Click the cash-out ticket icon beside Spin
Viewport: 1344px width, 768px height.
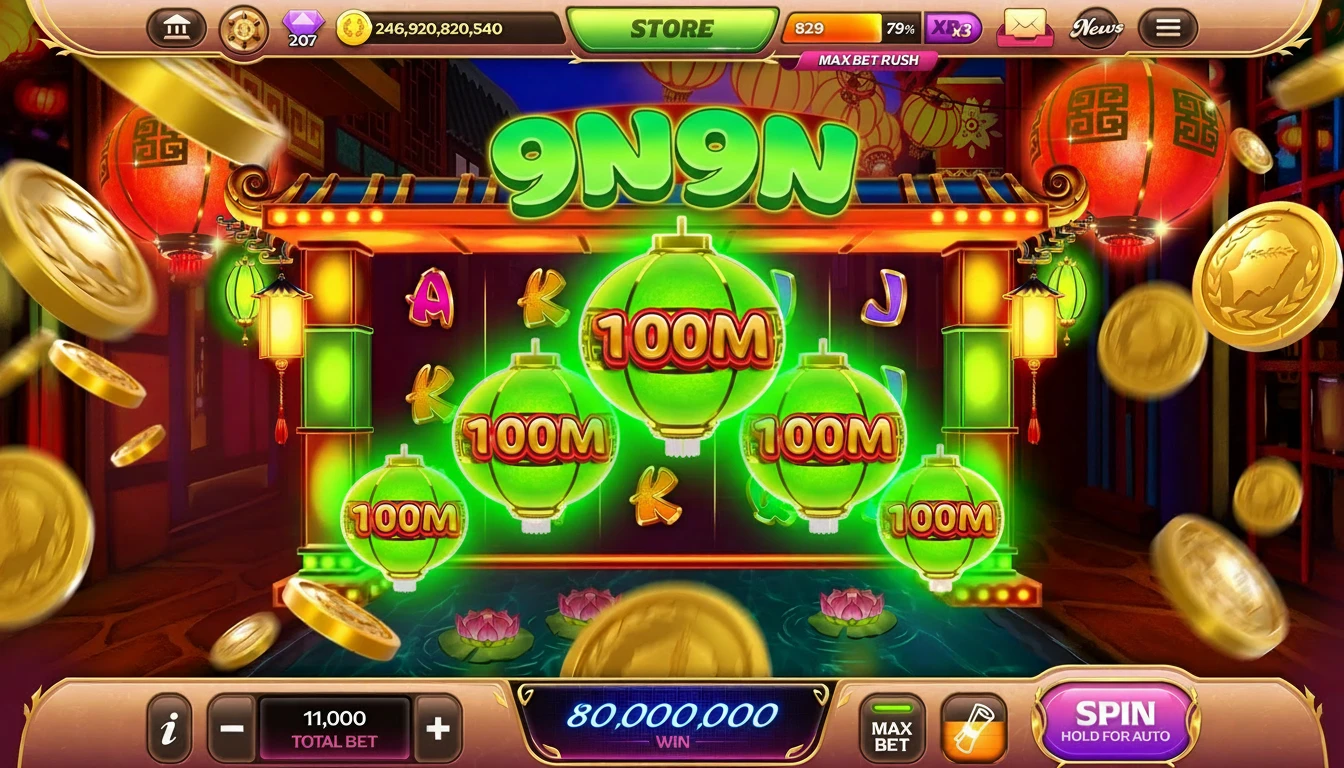click(x=975, y=727)
